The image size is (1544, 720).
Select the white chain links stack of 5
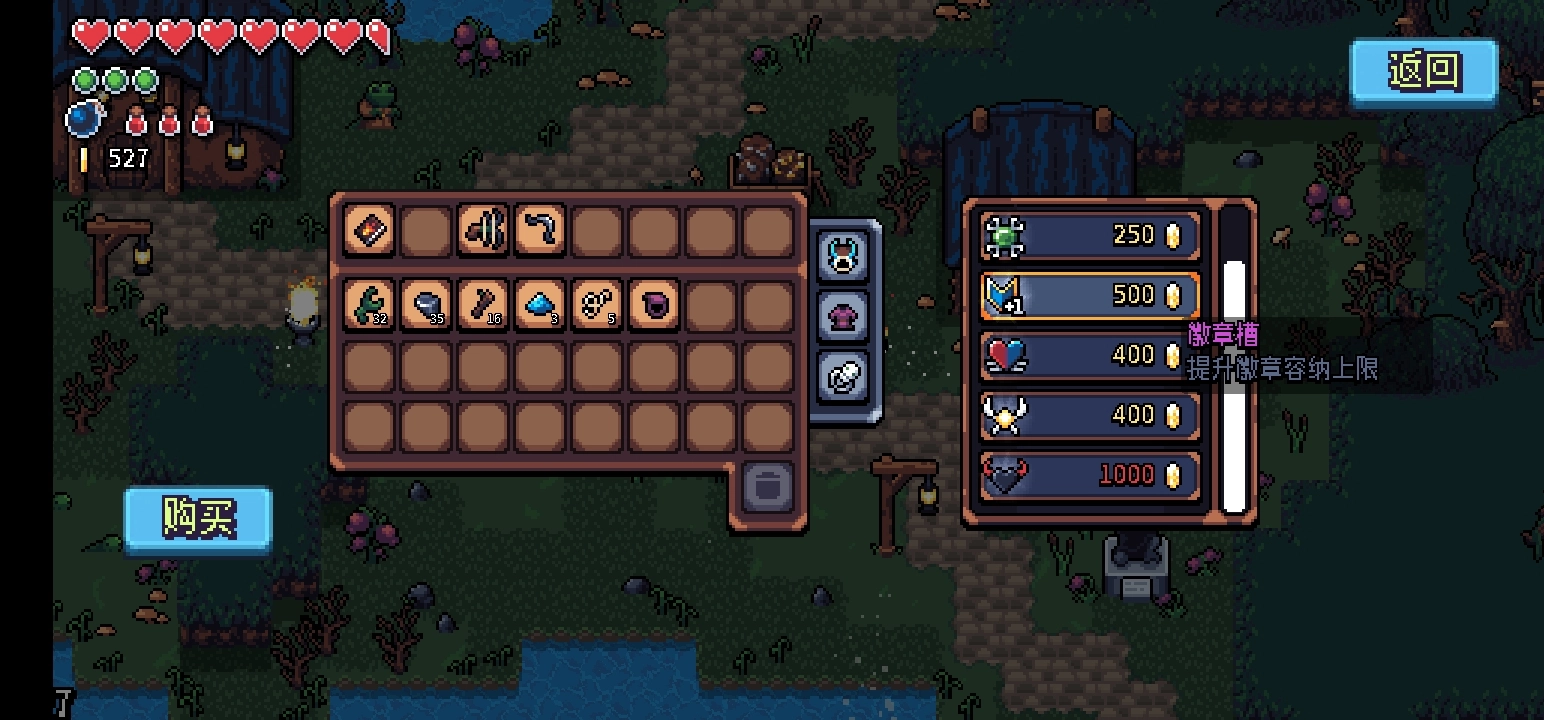[x=597, y=305]
